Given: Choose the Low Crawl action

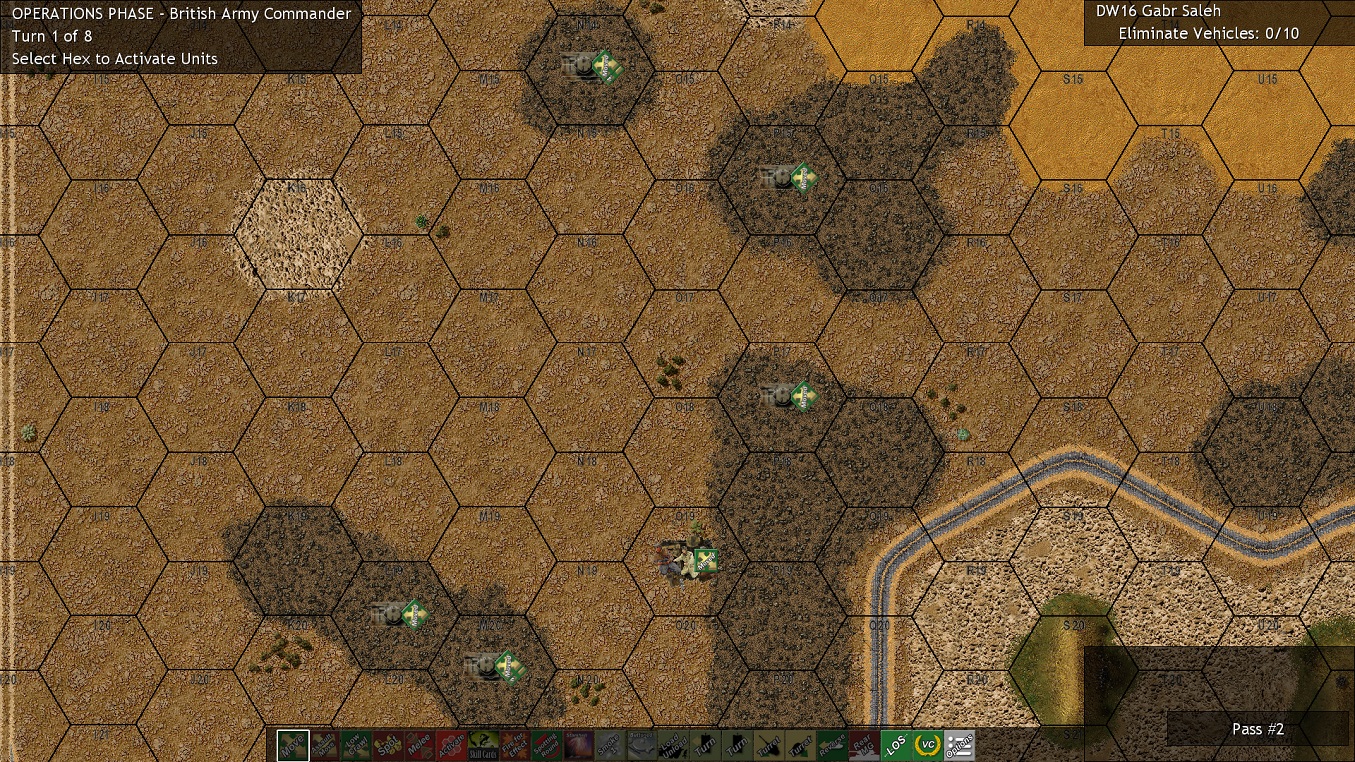Looking at the screenshot, I should point(358,744).
